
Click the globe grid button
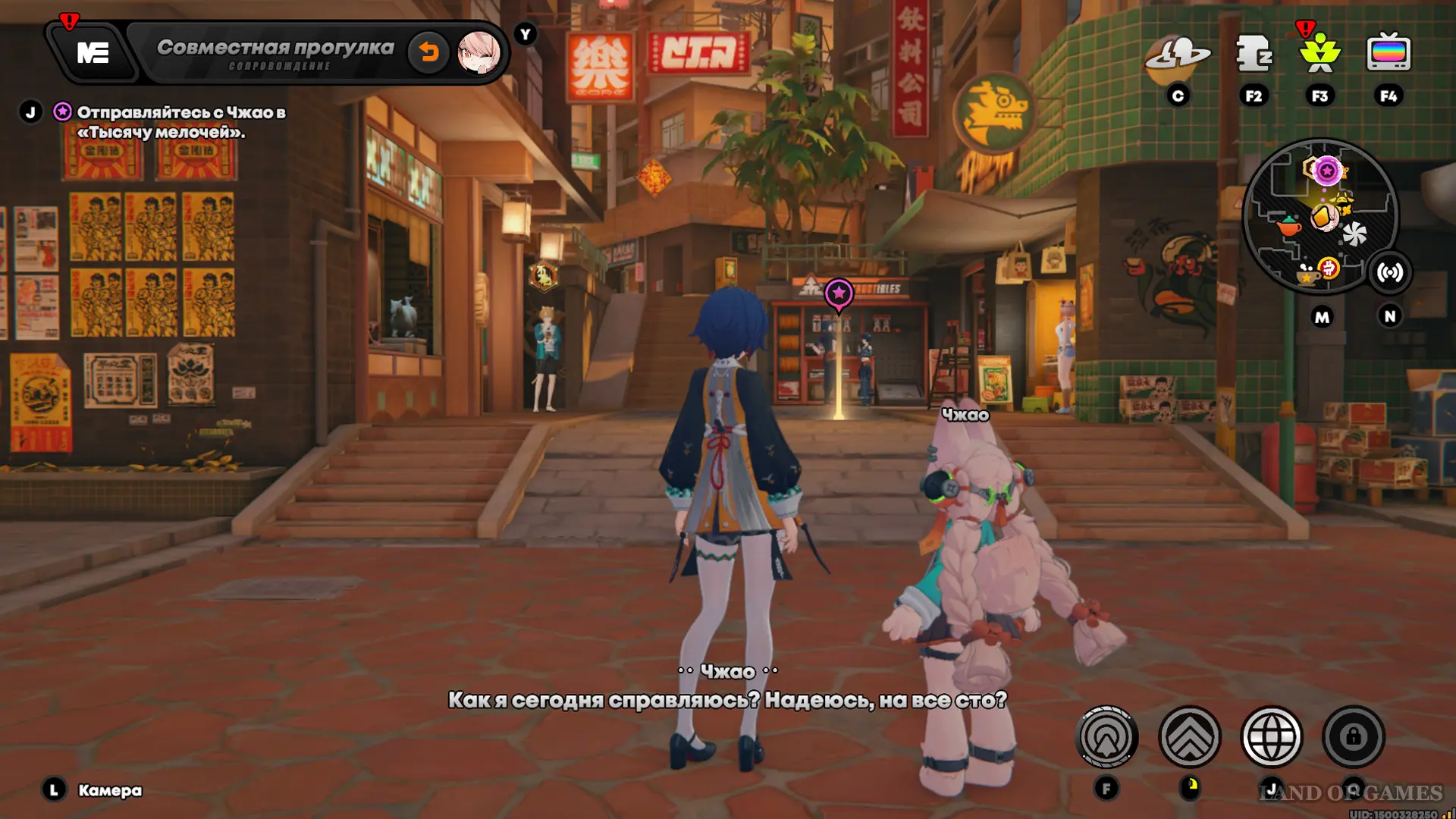[1272, 736]
